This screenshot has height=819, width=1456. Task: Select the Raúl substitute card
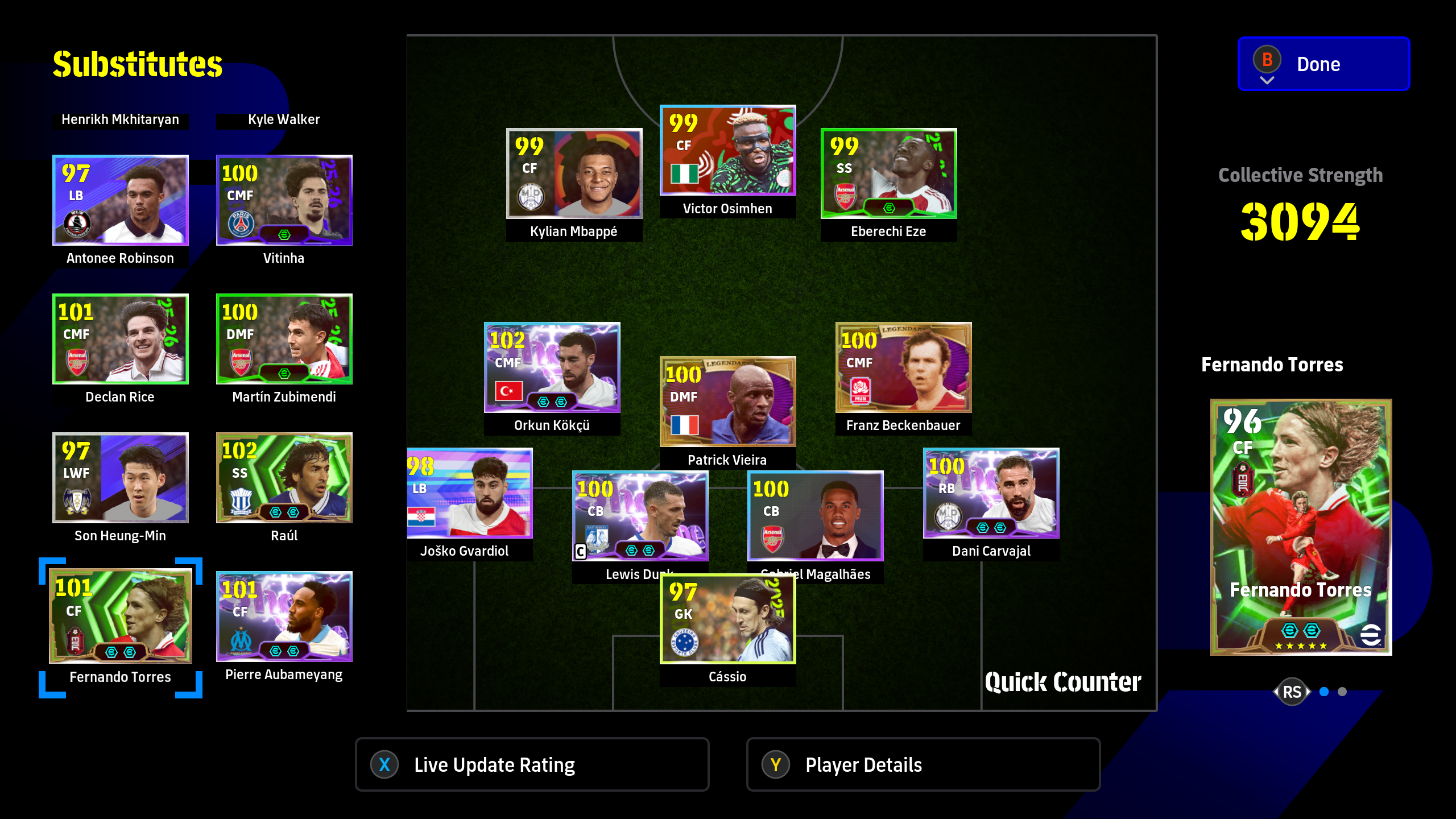[284, 478]
